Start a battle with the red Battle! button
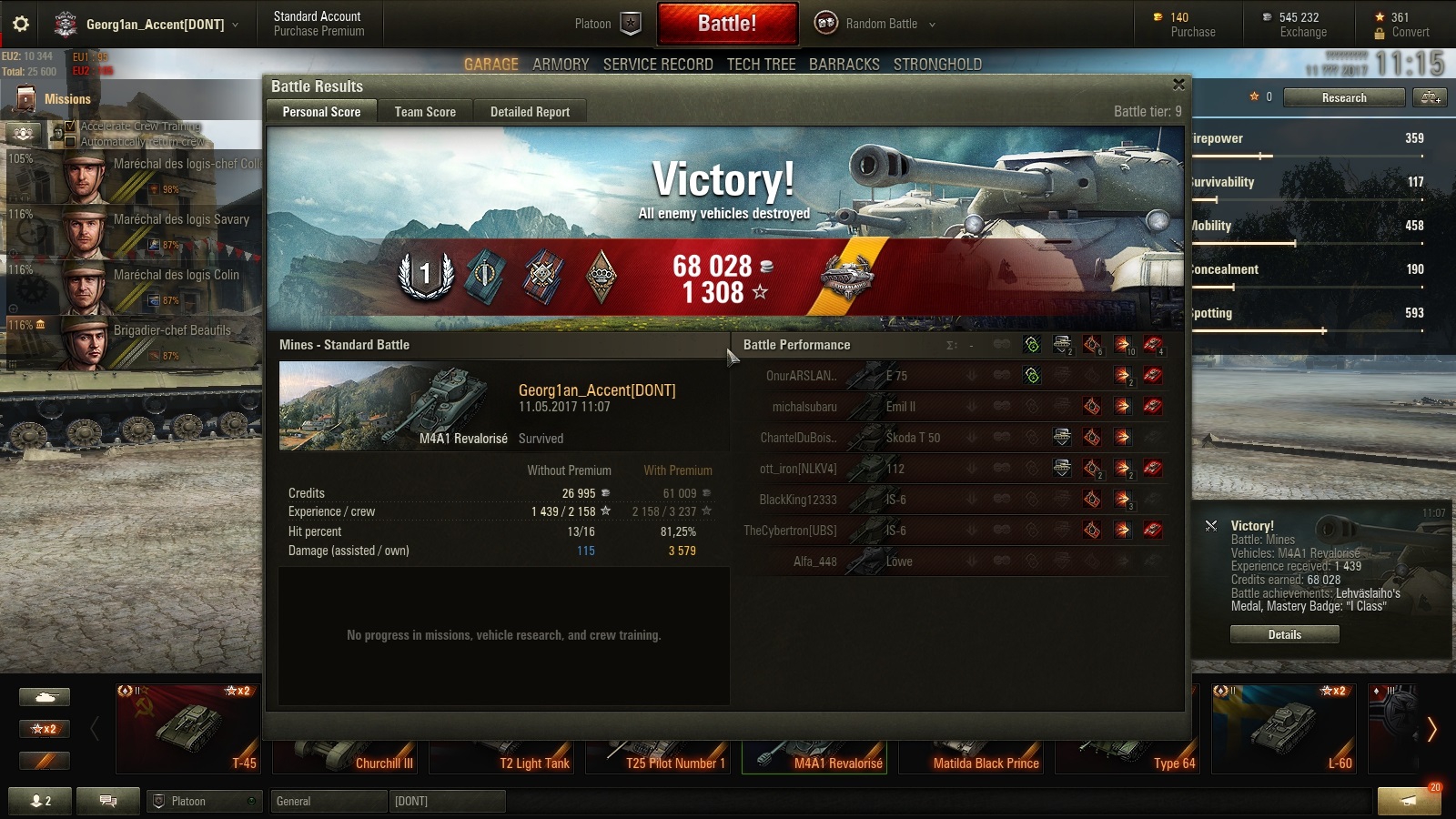Screen dimensions: 1456x819 [x=727, y=24]
